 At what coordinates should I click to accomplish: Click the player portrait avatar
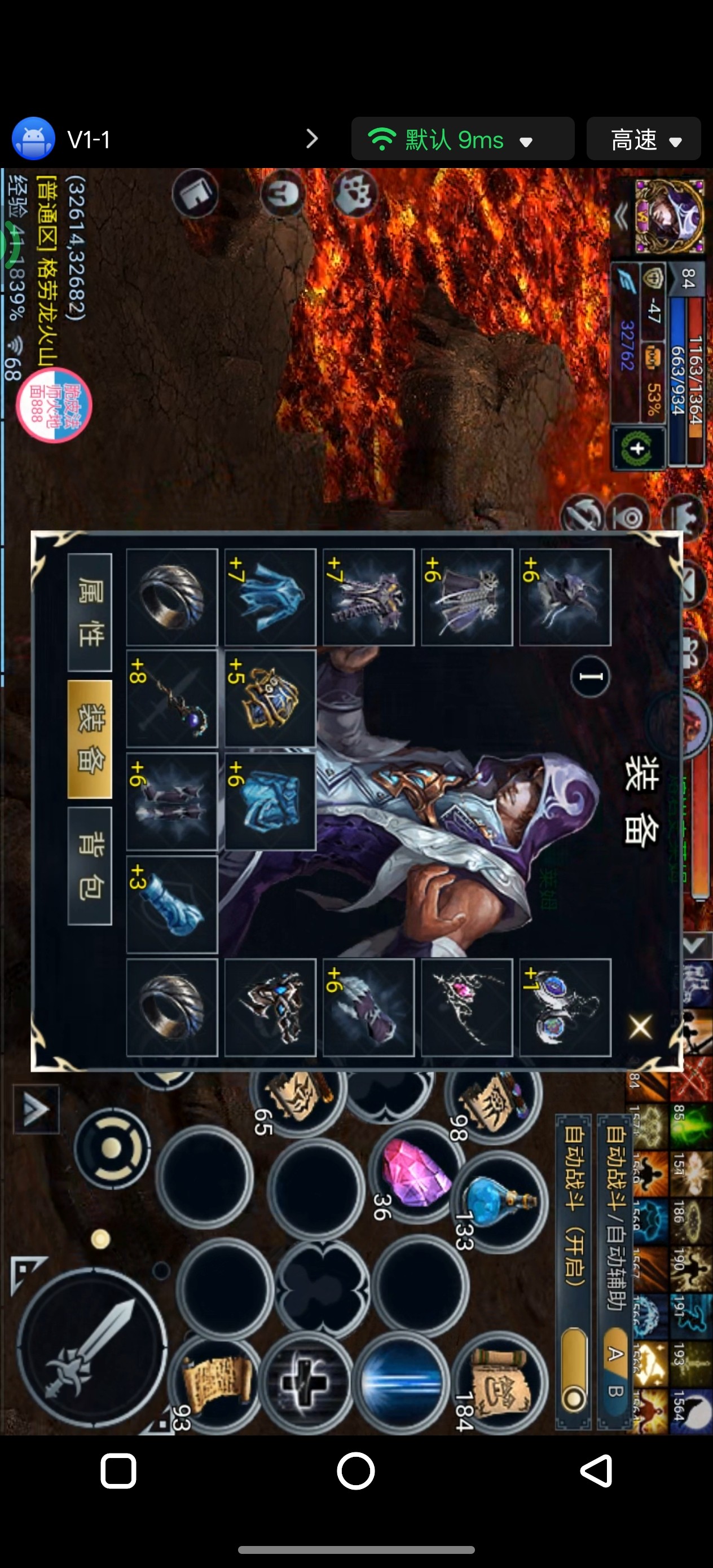(669, 216)
